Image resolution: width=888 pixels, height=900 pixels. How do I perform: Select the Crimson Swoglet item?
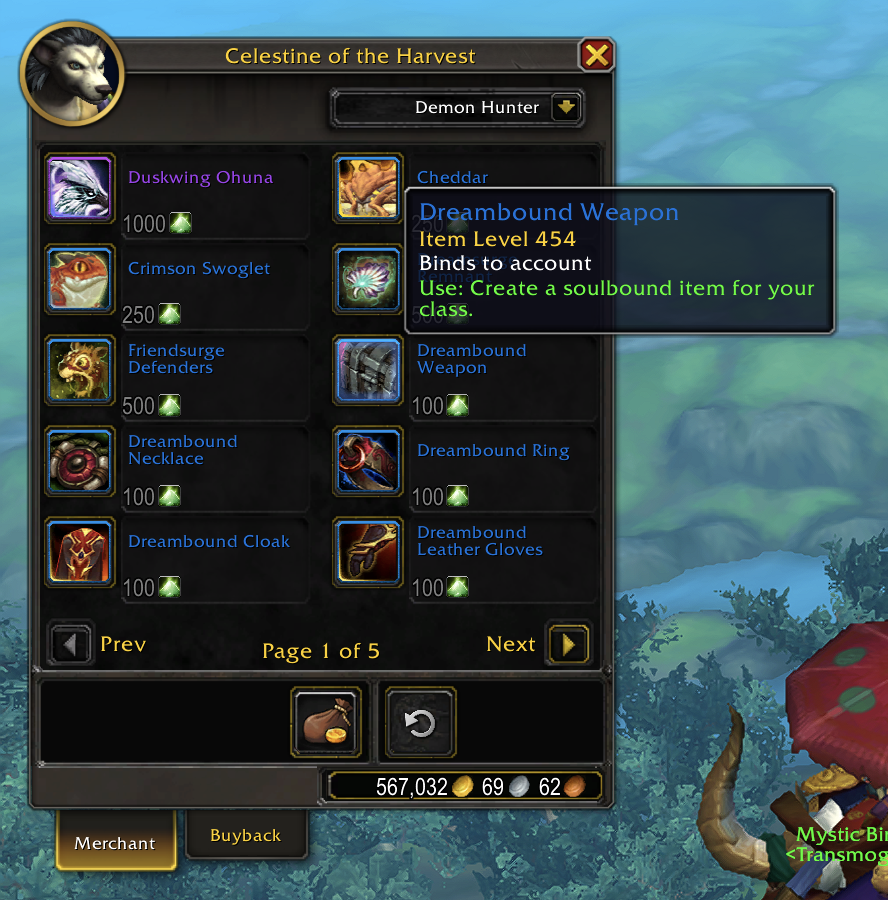[80, 279]
